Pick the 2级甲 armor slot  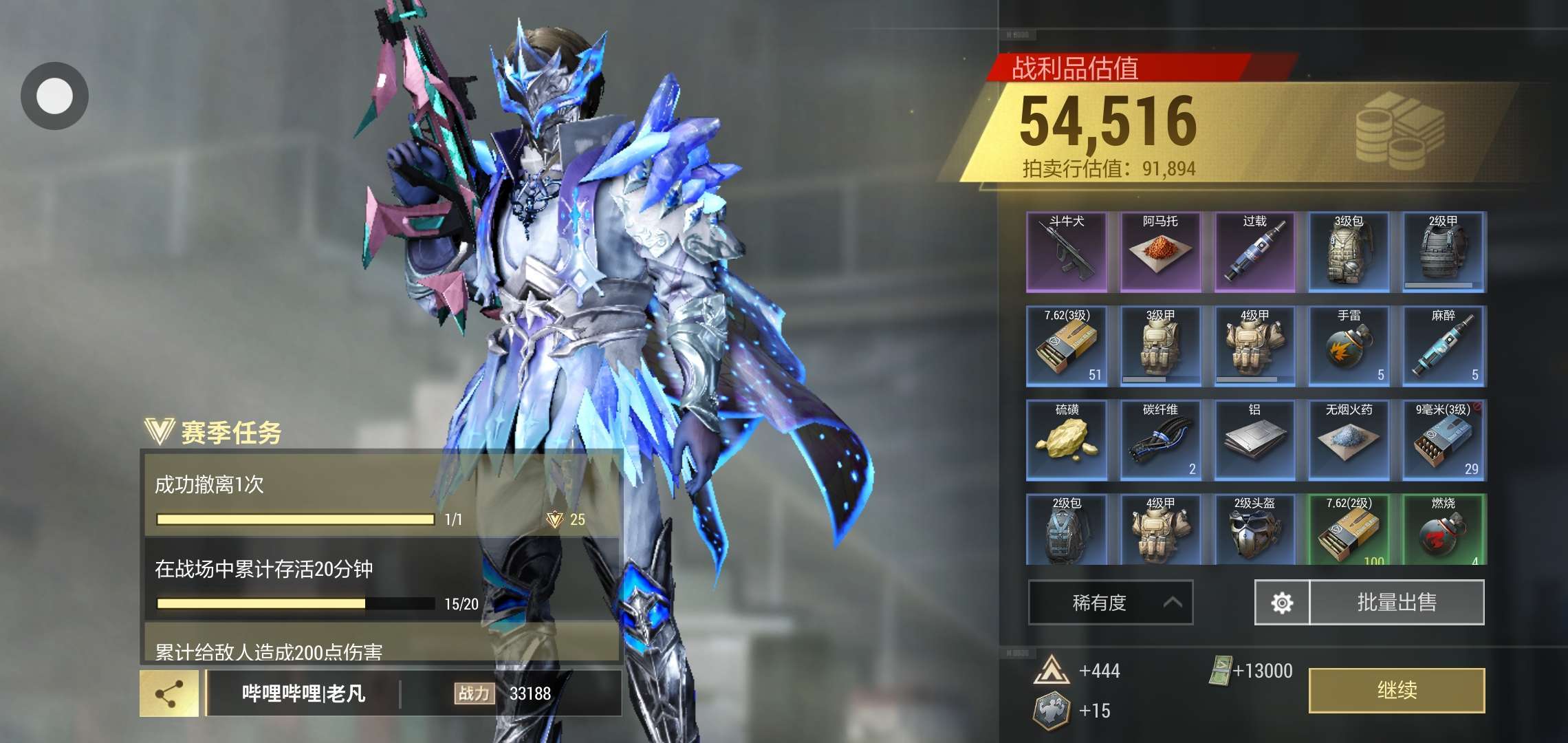click(1443, 252)
